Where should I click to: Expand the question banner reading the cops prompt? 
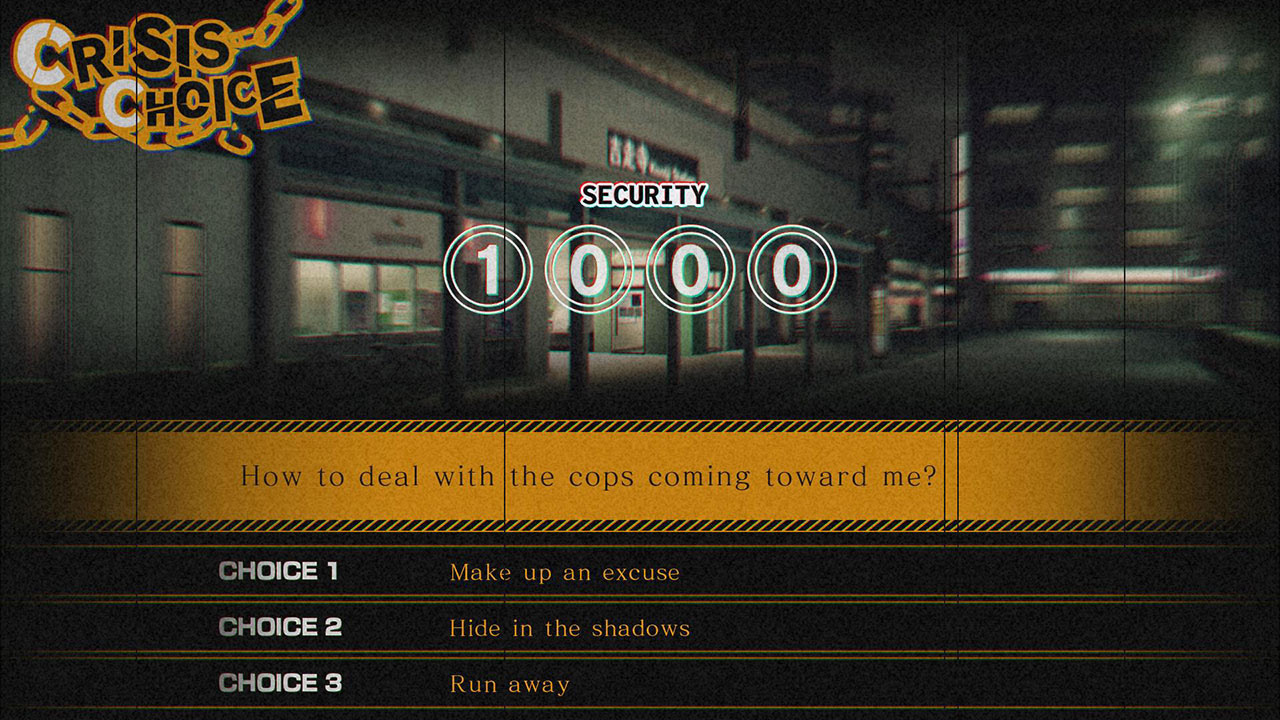click(x=590, y=477)
